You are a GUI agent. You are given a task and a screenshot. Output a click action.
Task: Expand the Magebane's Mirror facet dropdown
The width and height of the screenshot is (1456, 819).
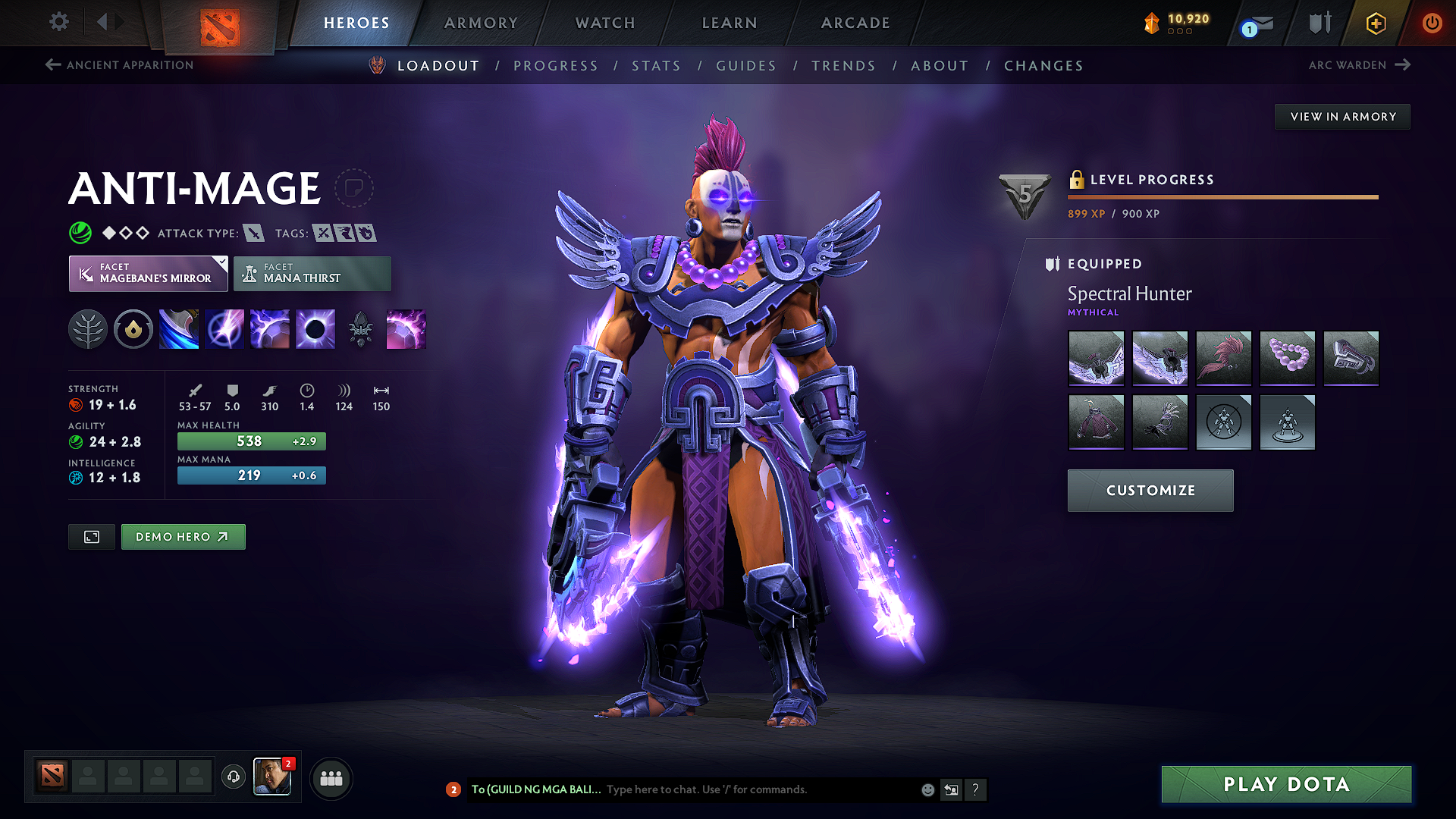220,264
